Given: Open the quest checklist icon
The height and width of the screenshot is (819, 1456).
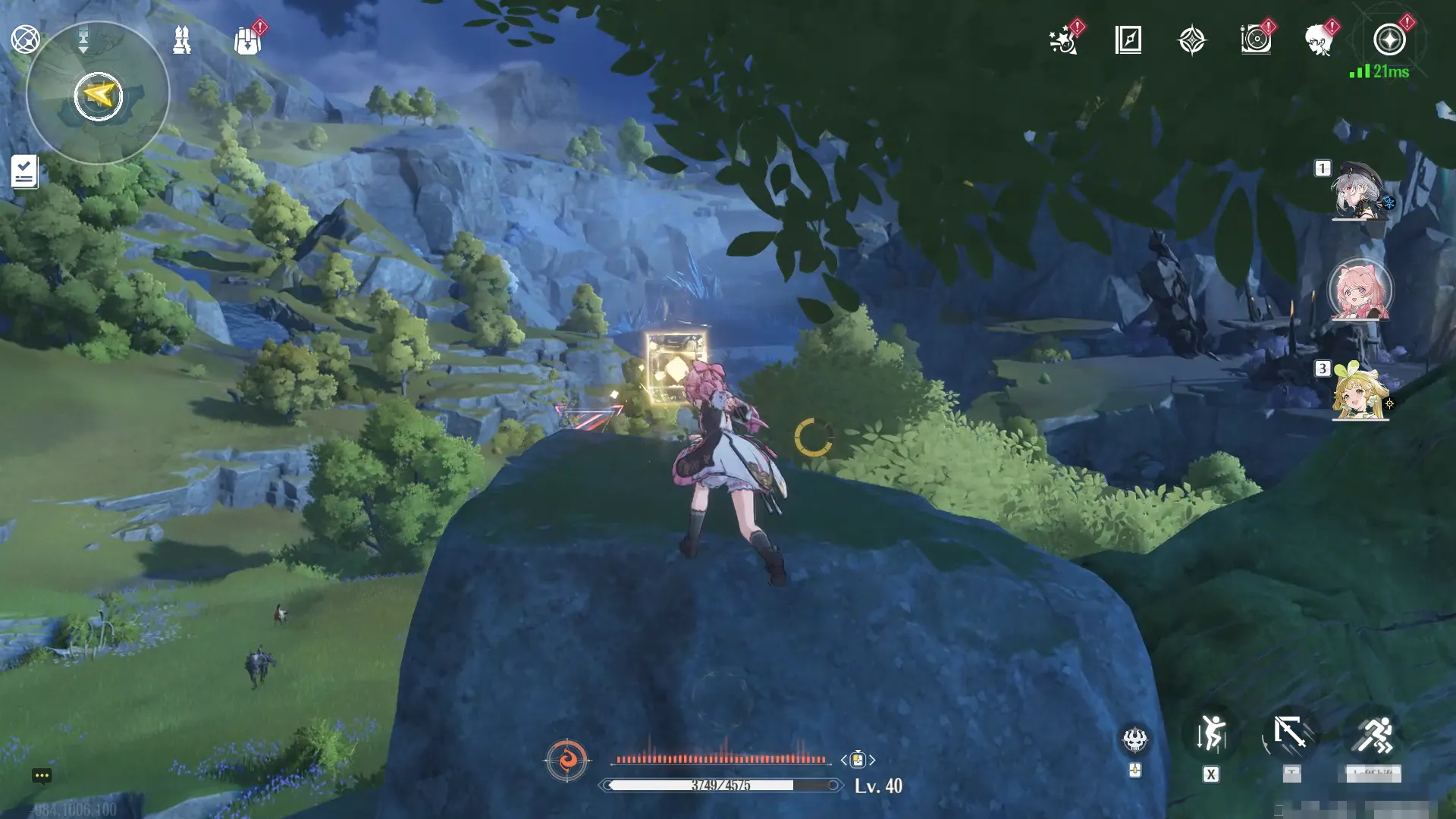Looking at the screenshot, I should click(x=24, y=171).
